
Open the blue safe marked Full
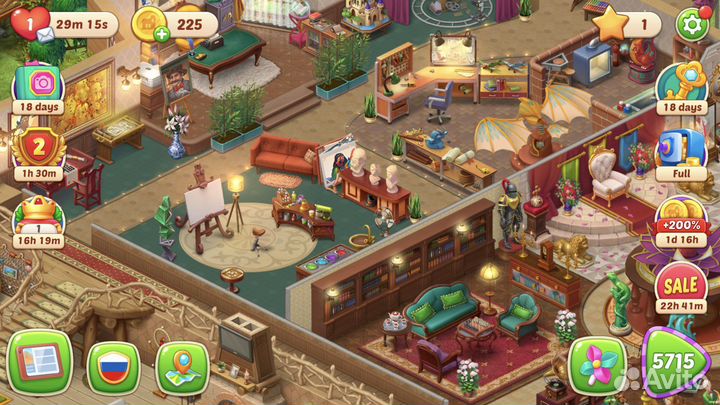coord(682,152)
